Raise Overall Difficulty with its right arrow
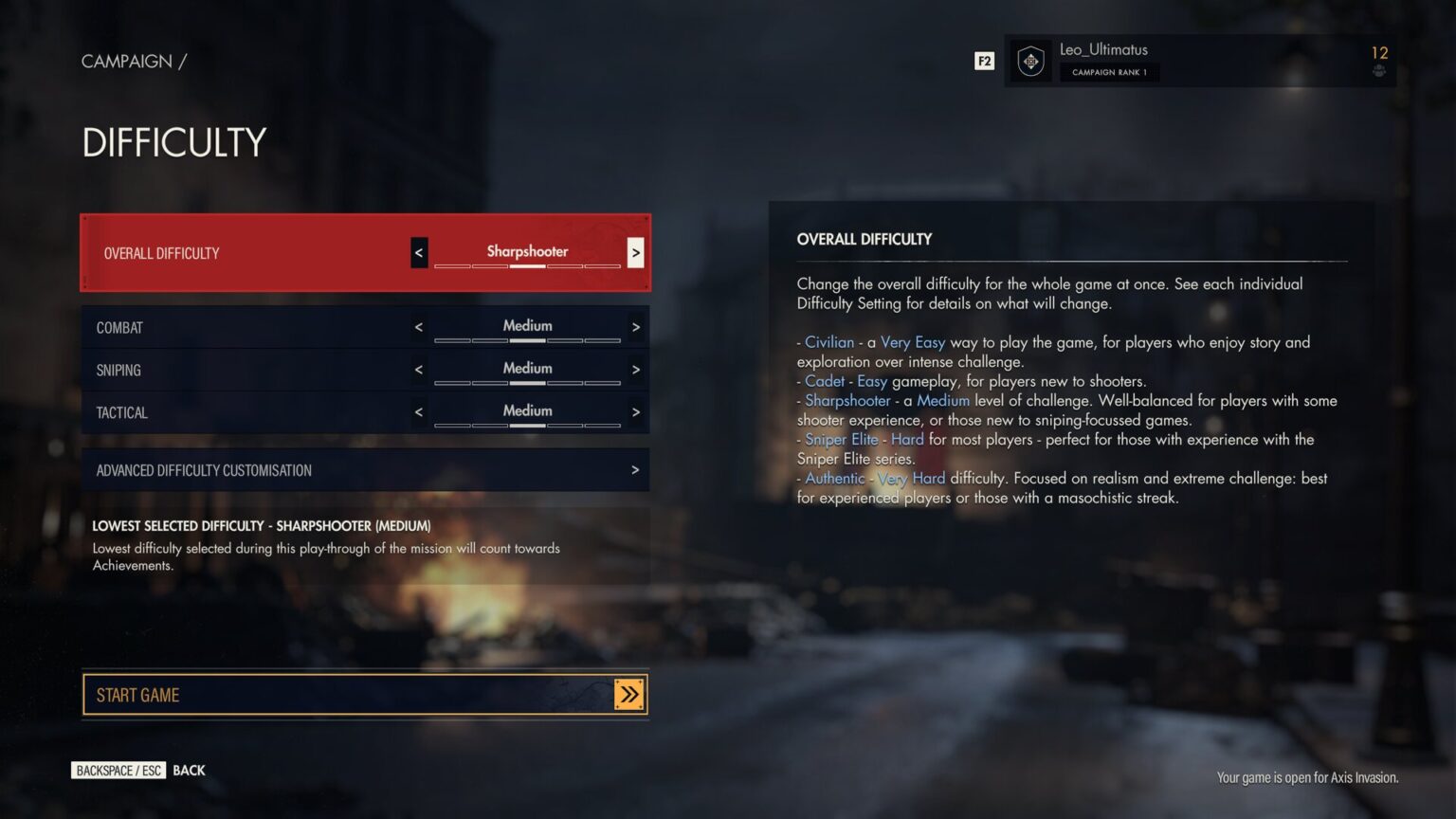The height and width of the screenshot is (819, 1456). (x=635, y=252)
